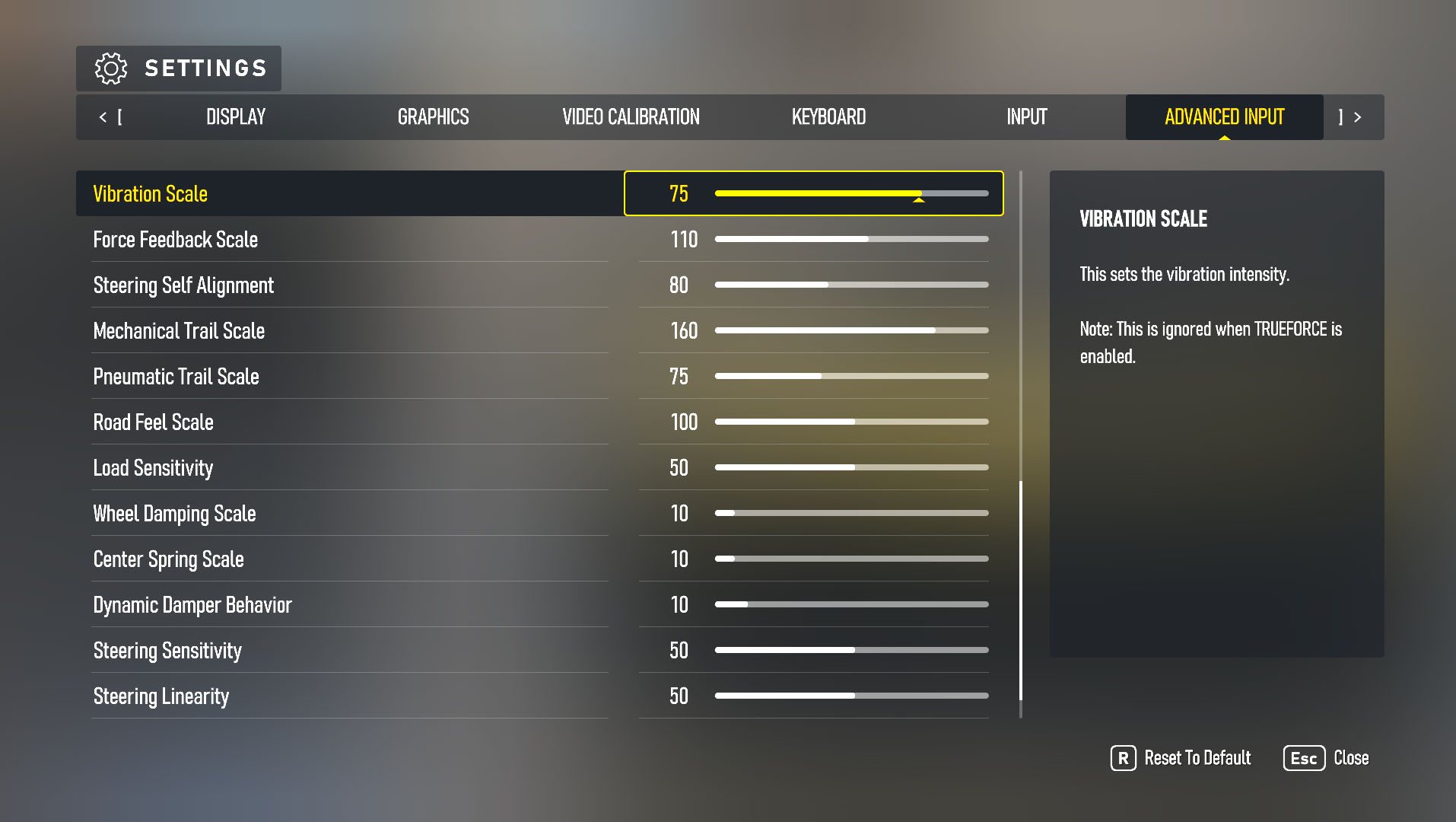The image size is (1456, 822).
Task: Expand the bracket marker beside Display tab
Action: click(120, 117)
